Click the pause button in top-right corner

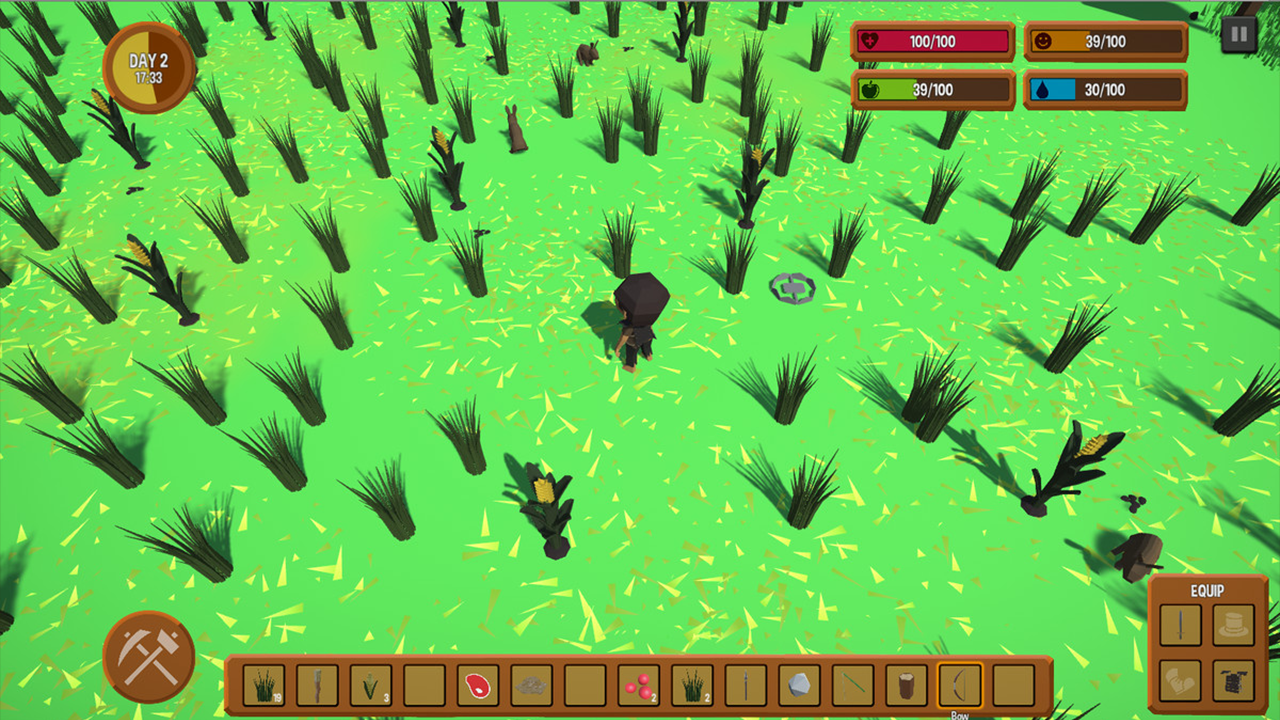[1237, 33]
